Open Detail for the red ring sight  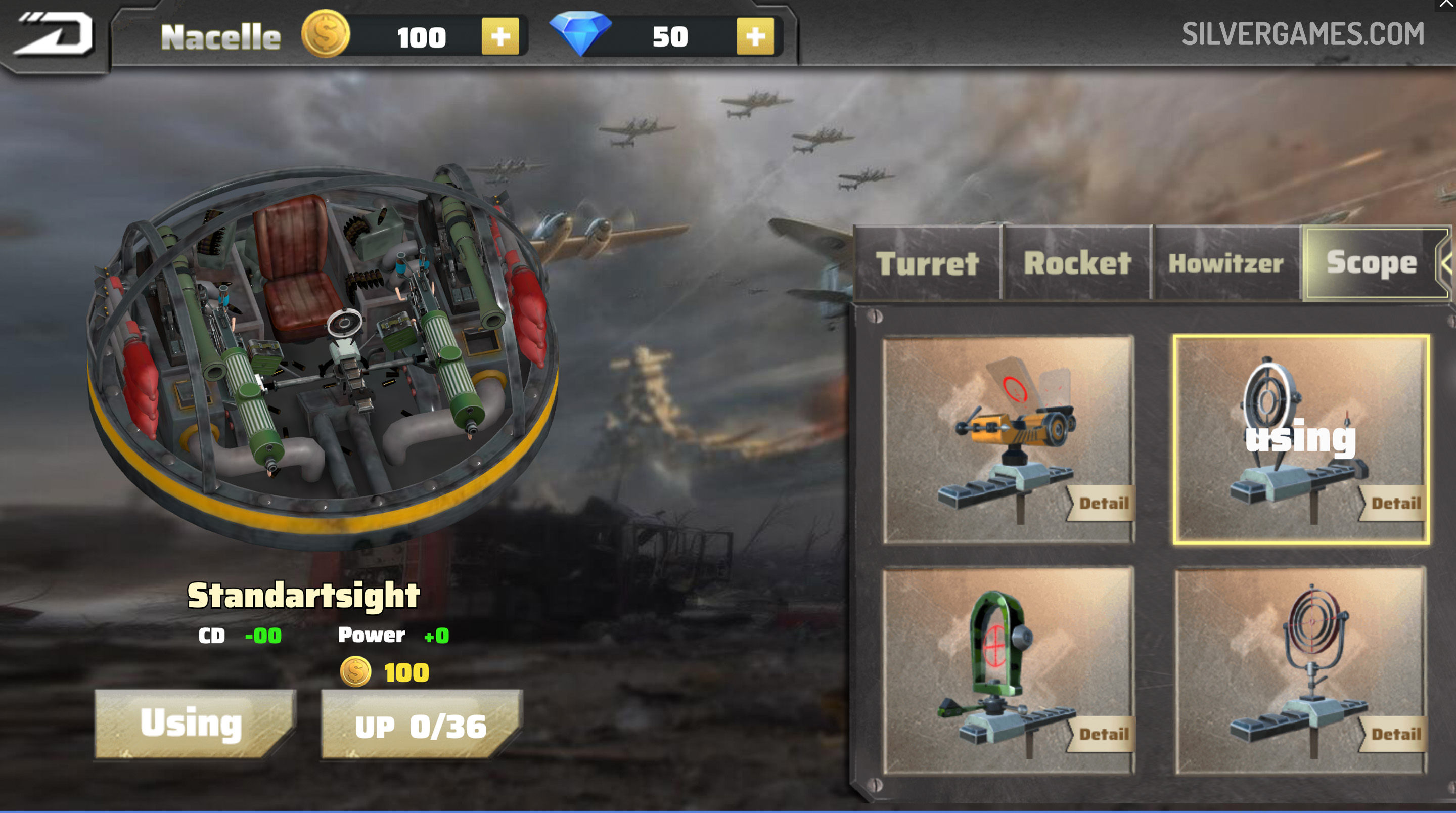click(1395, 734)
